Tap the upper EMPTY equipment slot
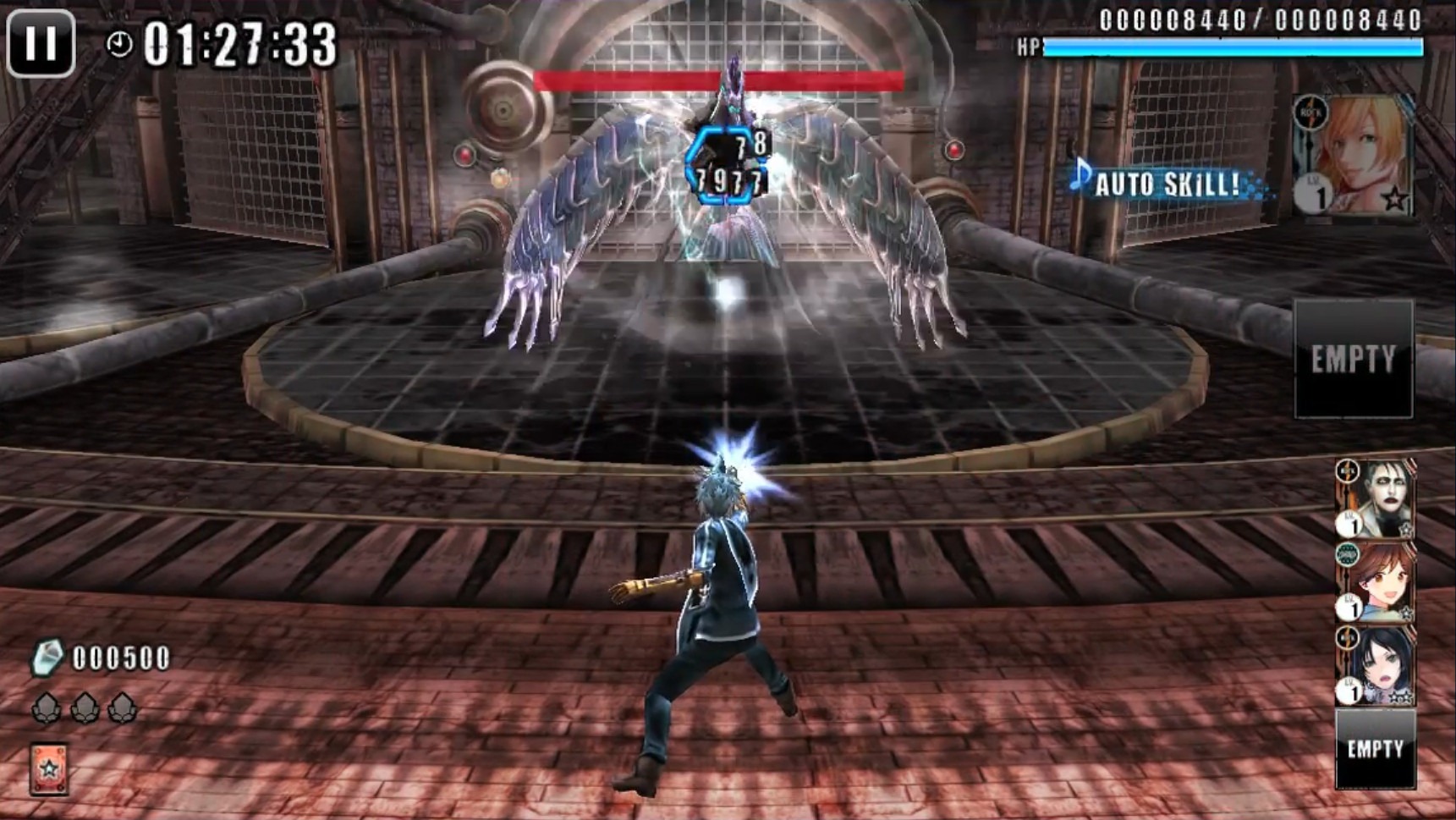1456x820 pixels. click(1354, 360)
